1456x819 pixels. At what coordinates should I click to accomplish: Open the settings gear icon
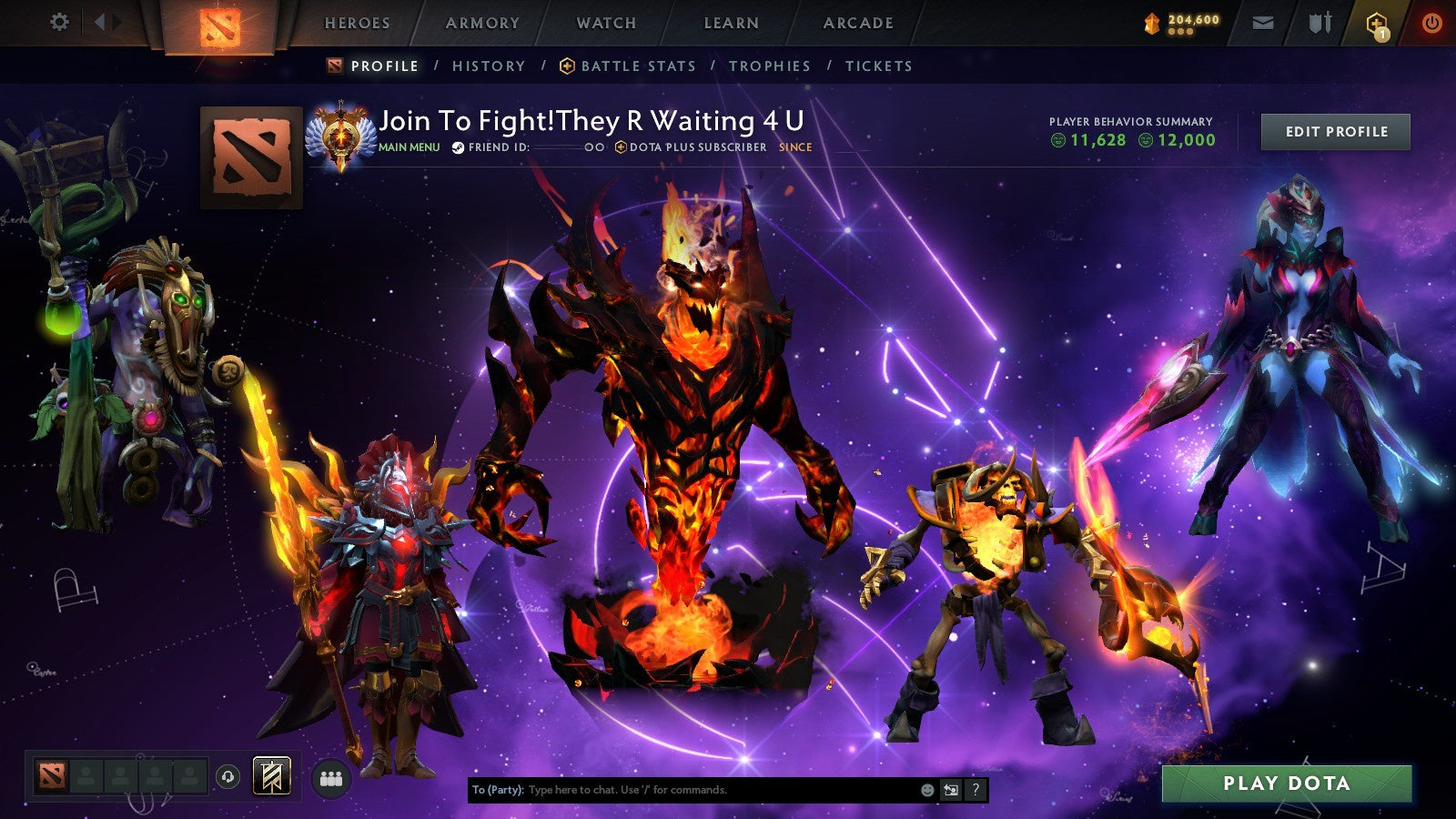60,20
